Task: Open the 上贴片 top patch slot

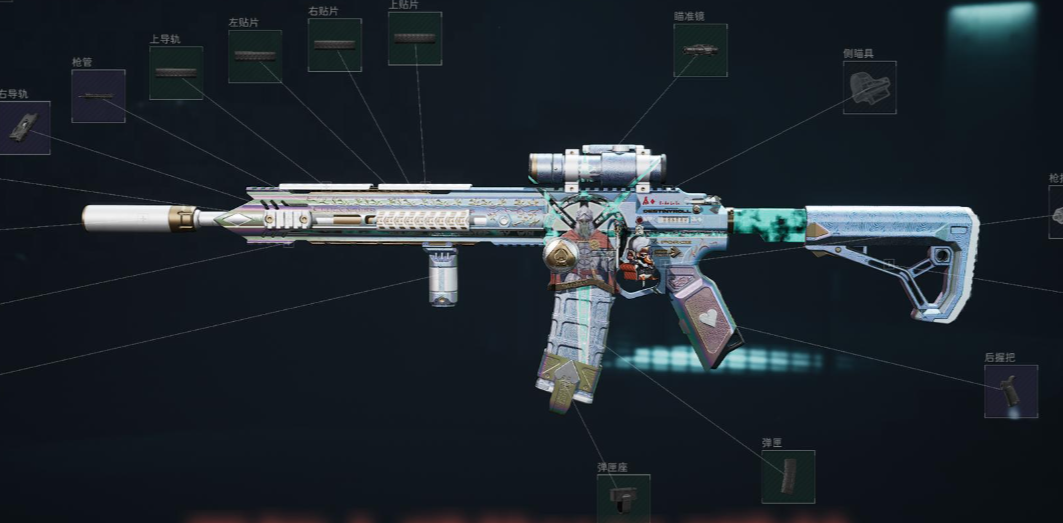Action: coord(414,39)
